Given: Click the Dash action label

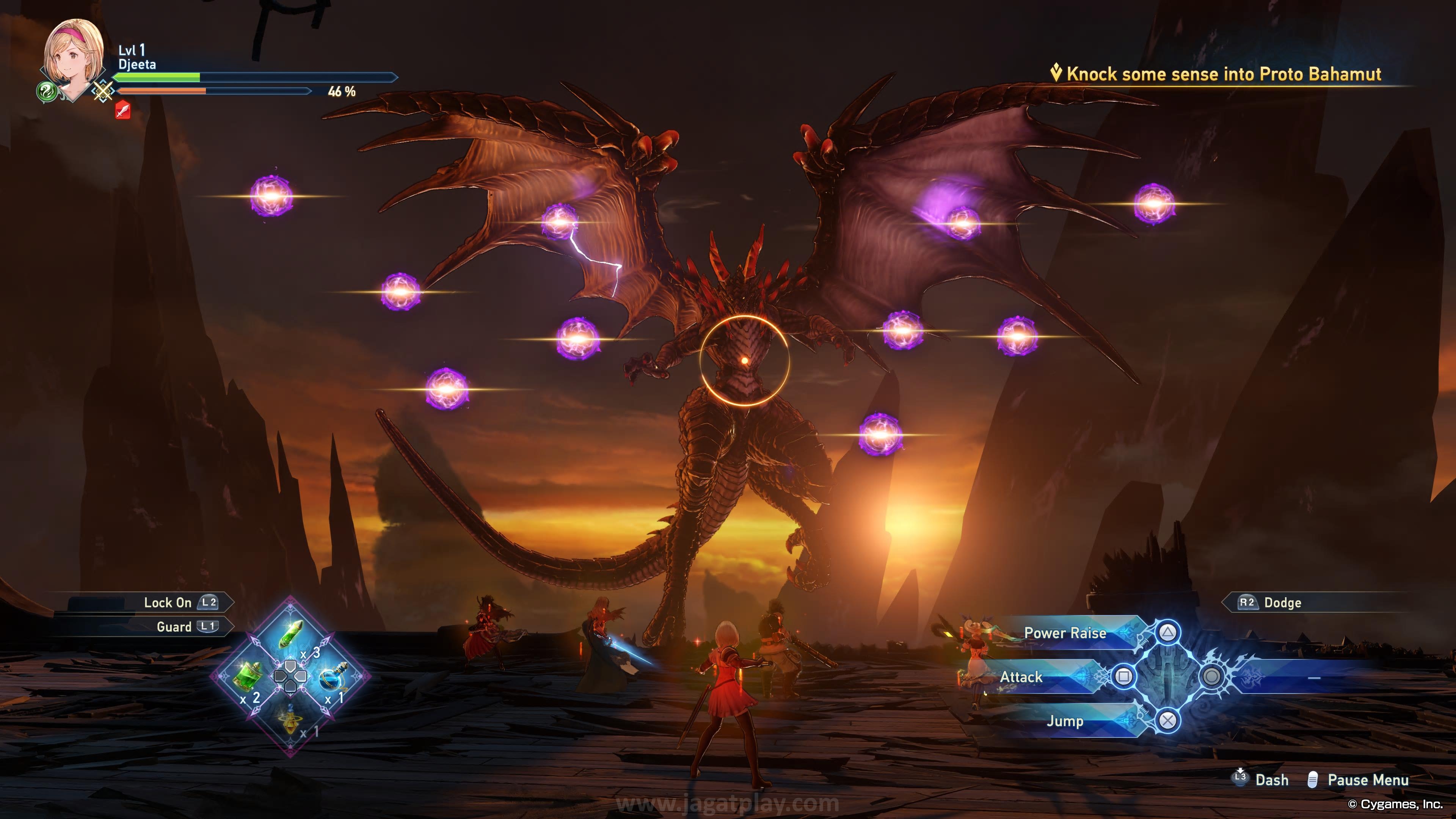Looking at the screenshot, I should click(x=1271, y=780).
